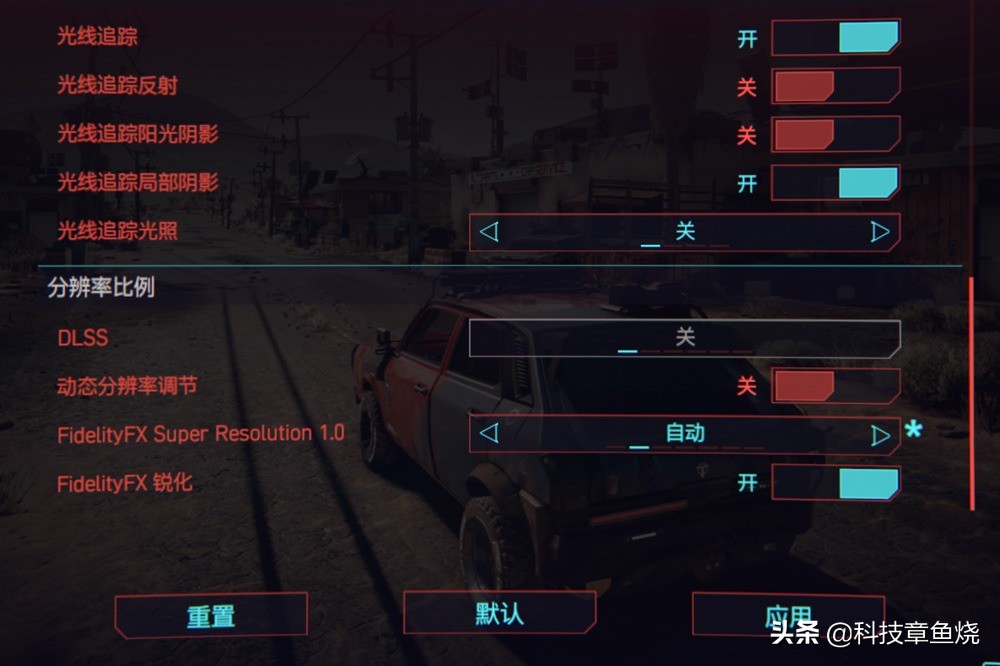The height and width of the screenshot is (666, 1000).
Task: Click left arrow of FidelityFX Super Resolution
Action: point(489,434)
